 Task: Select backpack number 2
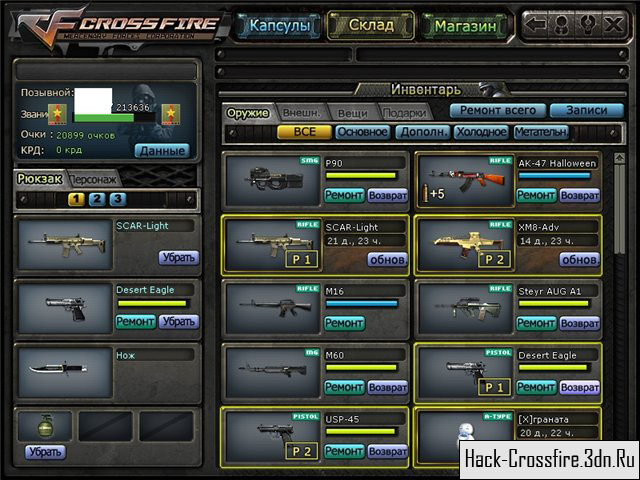click(97, 199)
